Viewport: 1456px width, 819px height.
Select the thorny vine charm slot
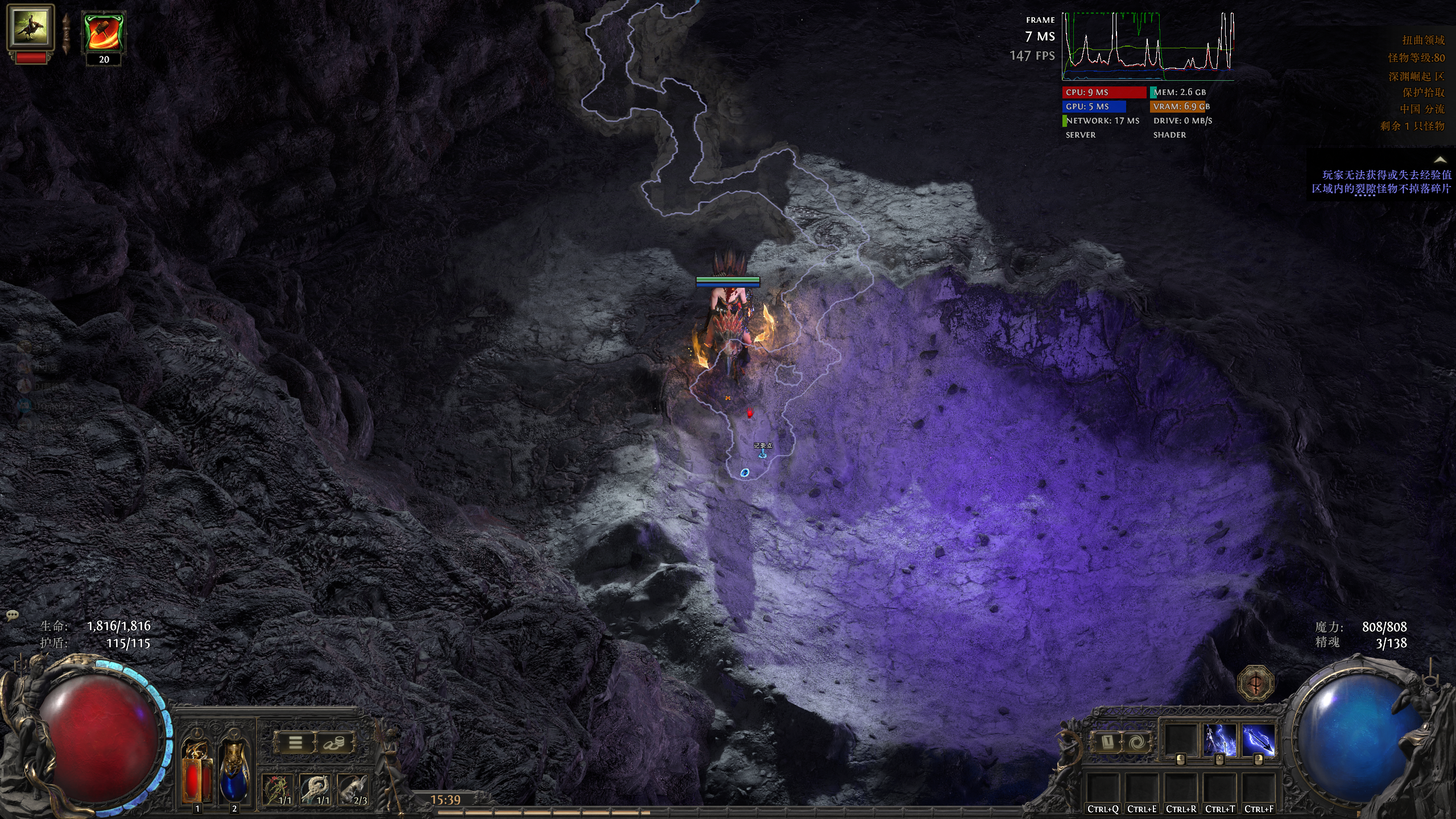278,789
